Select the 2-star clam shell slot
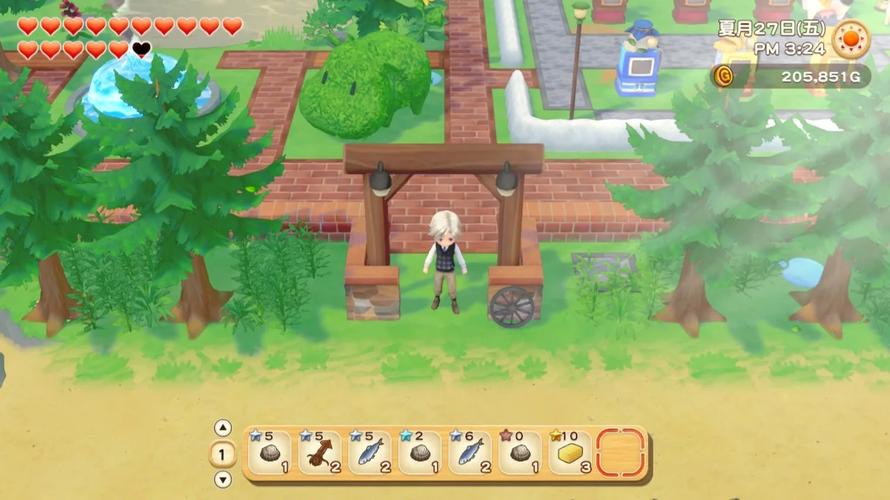The height and width of the screenshot is (500, 890). (420, 454)
